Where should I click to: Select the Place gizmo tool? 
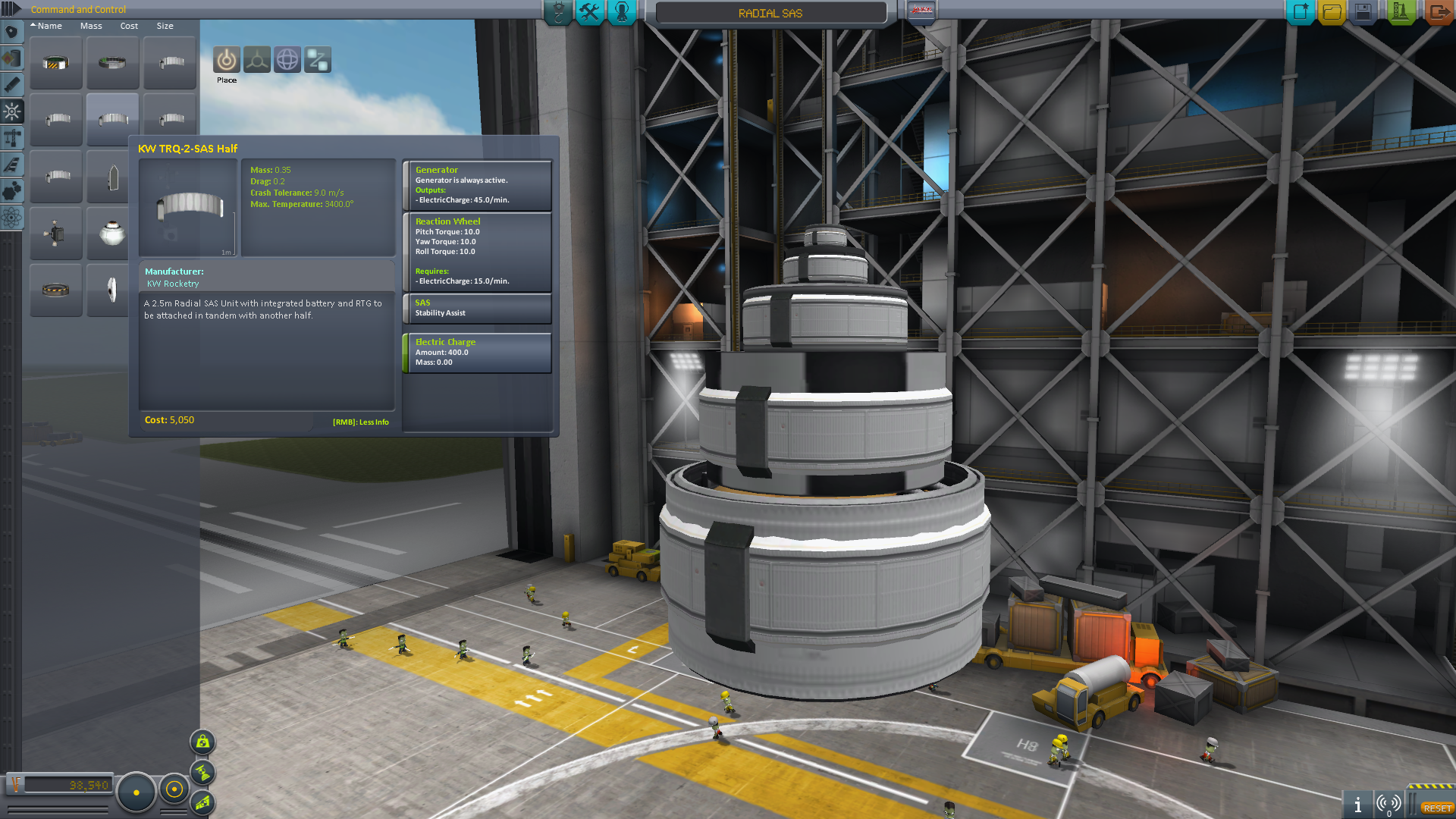point(226,60)
